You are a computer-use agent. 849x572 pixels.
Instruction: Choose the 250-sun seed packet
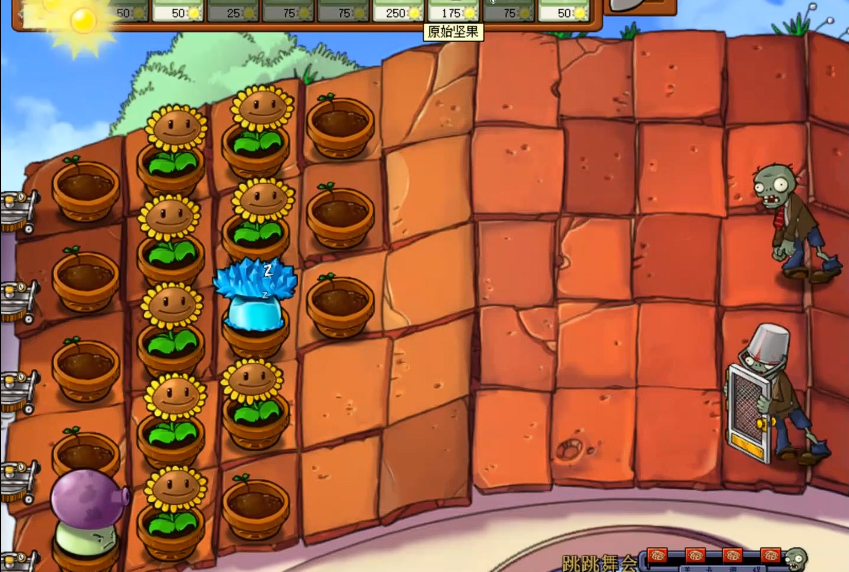point(398,10)
